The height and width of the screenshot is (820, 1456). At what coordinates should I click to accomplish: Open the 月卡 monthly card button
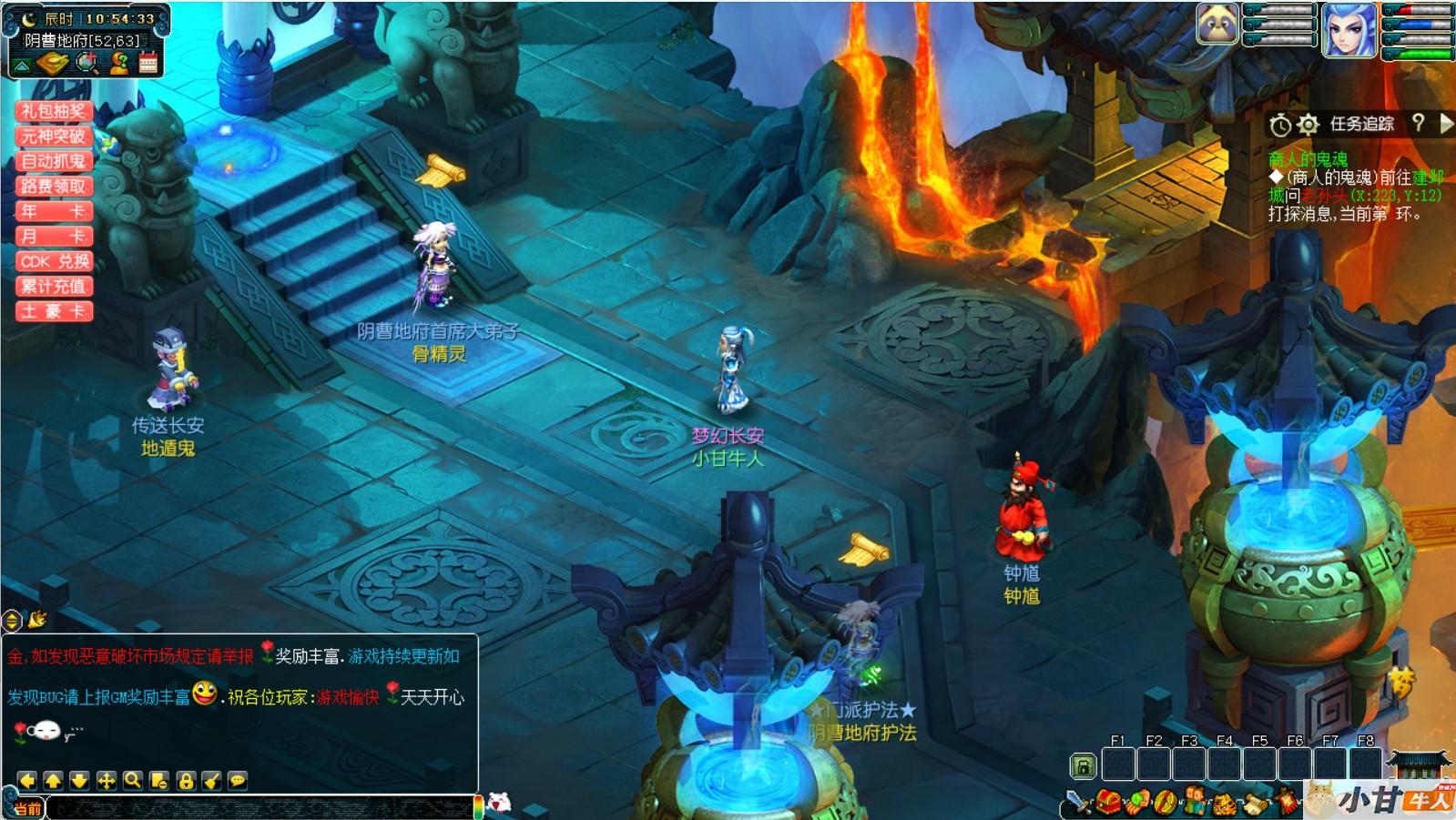click(54, 237)
